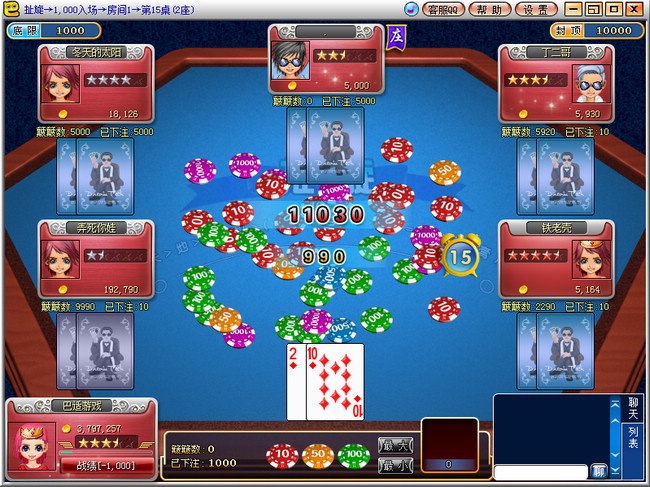The height and width of the screenshot is (487, 650).
Task: Bet the green 100 chip
Action: tap(353, 456)
